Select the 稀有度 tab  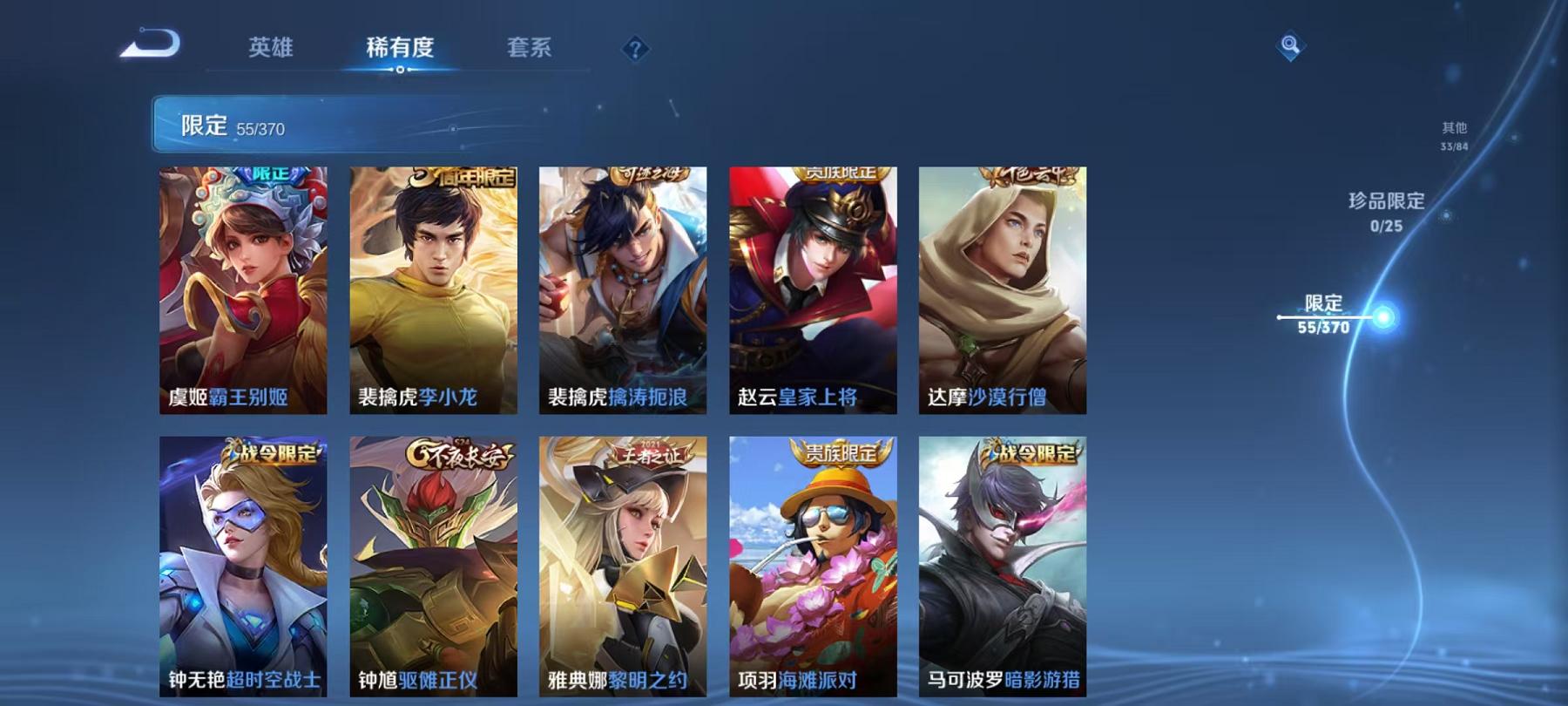pos(401,49)
